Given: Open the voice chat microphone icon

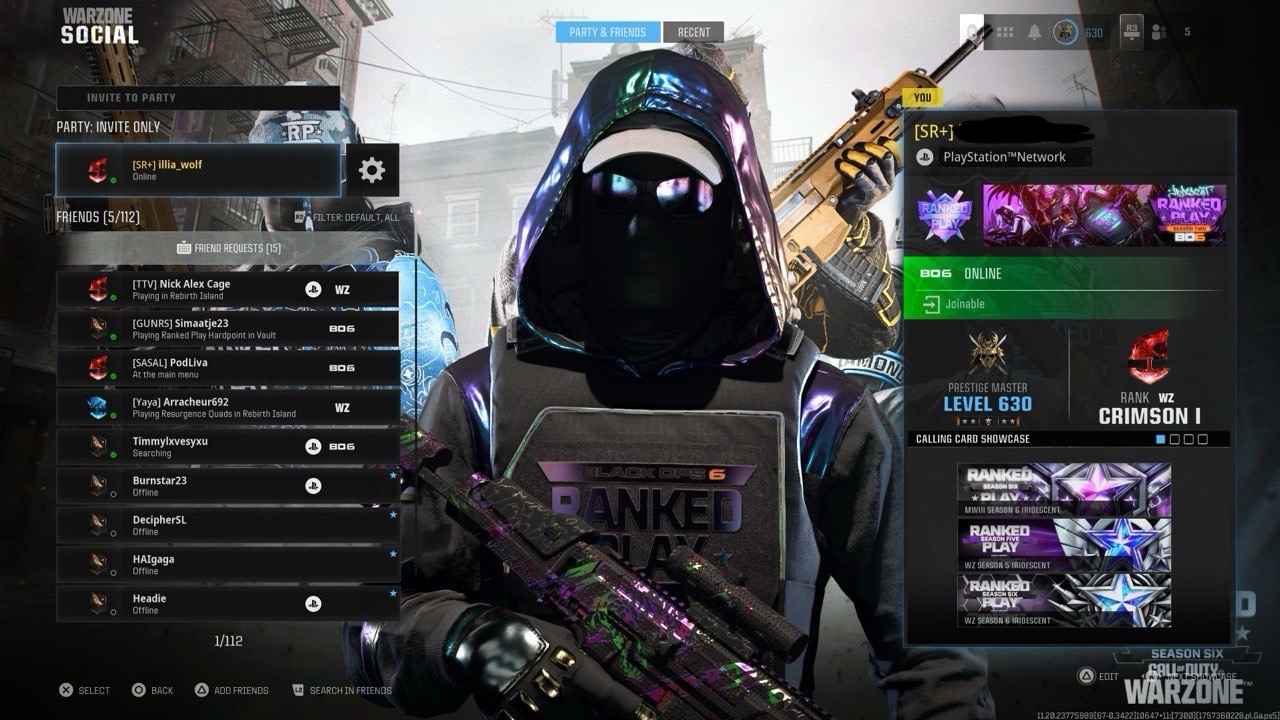Looking at the screenshot, I should pyautogui.click(x=969, y=31).
